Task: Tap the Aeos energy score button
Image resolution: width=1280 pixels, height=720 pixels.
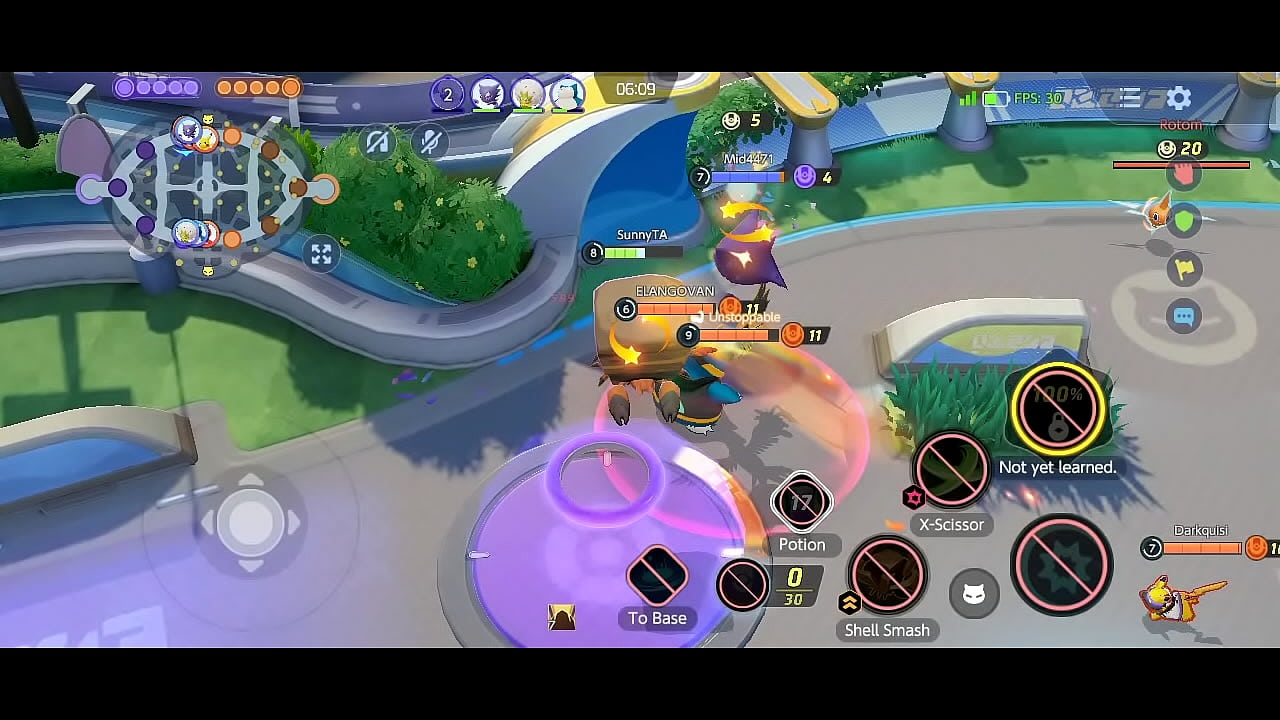Action: pyautogui.click(x=743, y=585)
